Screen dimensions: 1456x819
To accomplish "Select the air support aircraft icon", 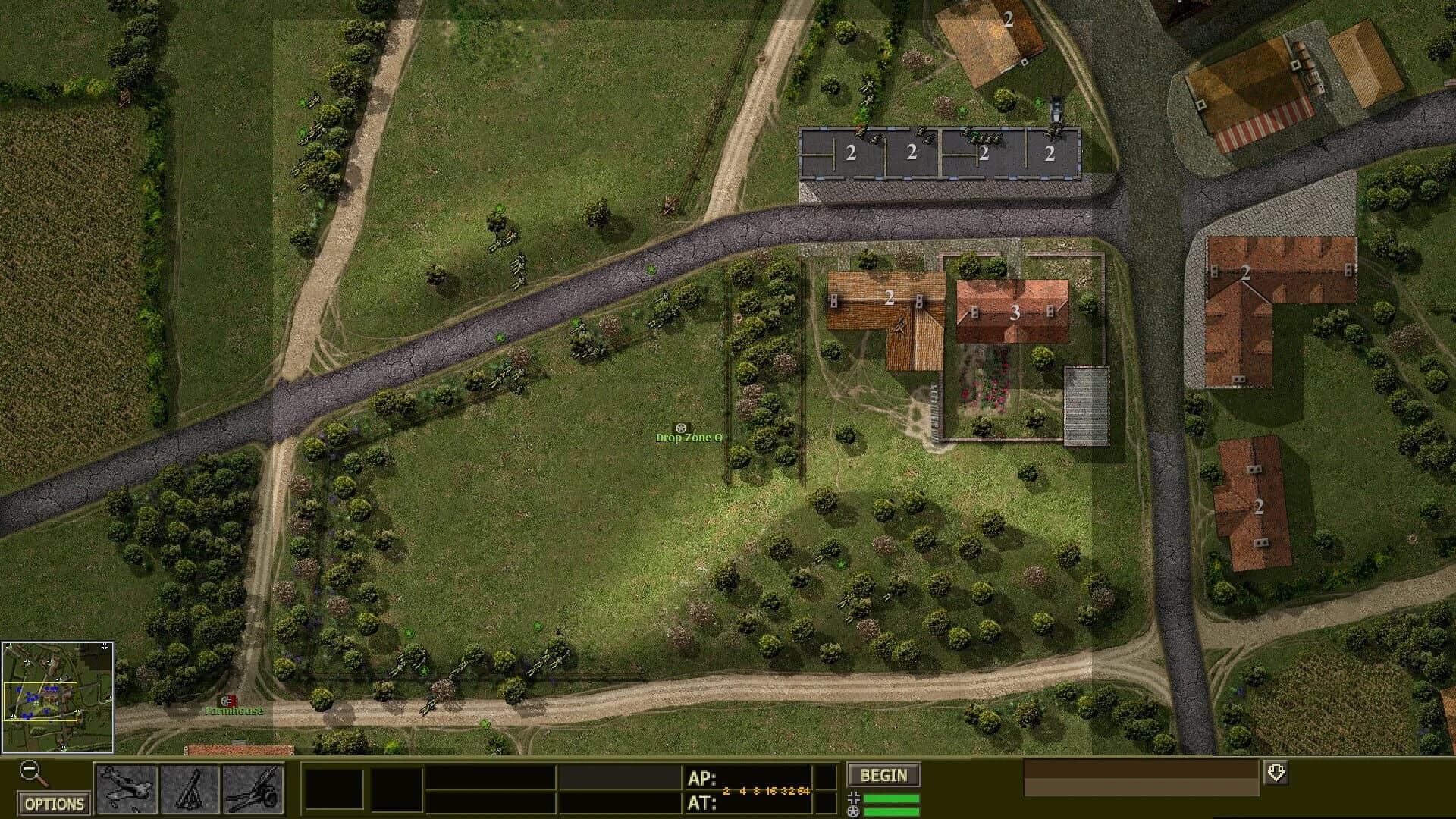I will point(127,790).
